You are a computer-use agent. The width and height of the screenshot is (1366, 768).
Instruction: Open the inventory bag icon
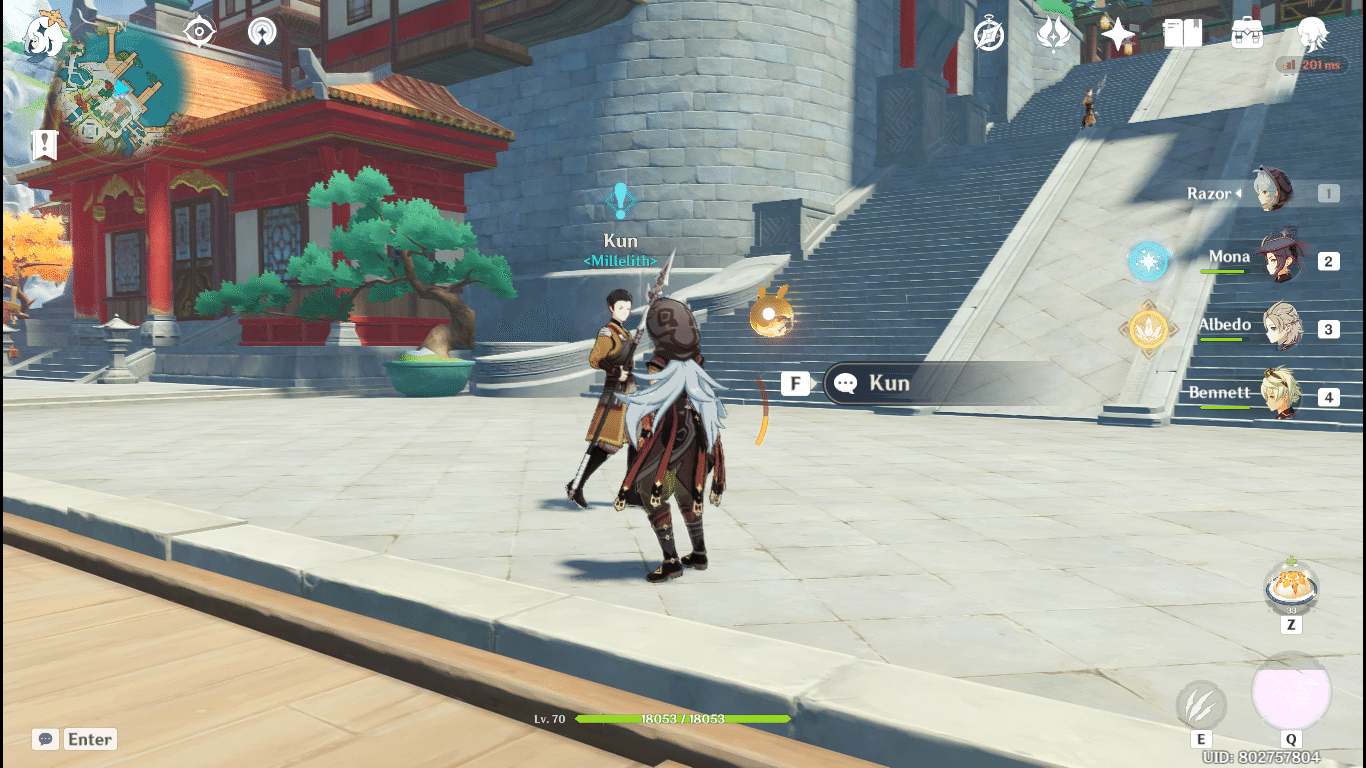(x=1246, y=33)
